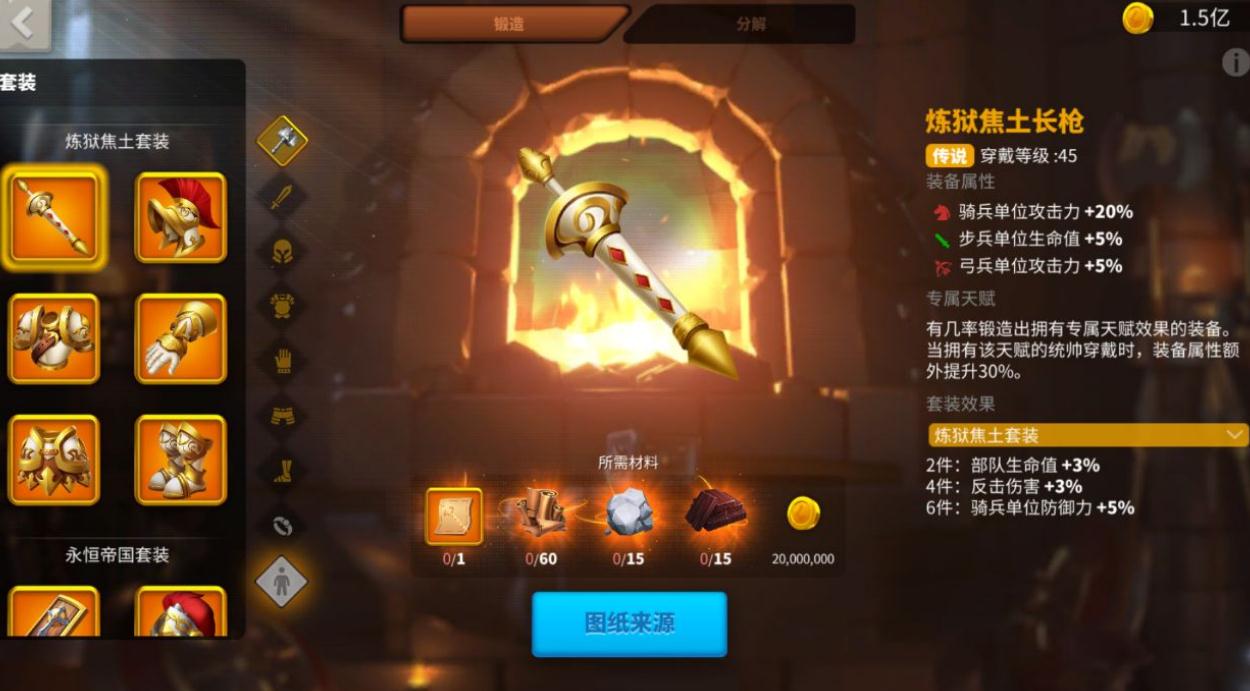Viewport: 1250px width, 691px height.
Task: Select the gold leg armor set piece
Action: 54,460
